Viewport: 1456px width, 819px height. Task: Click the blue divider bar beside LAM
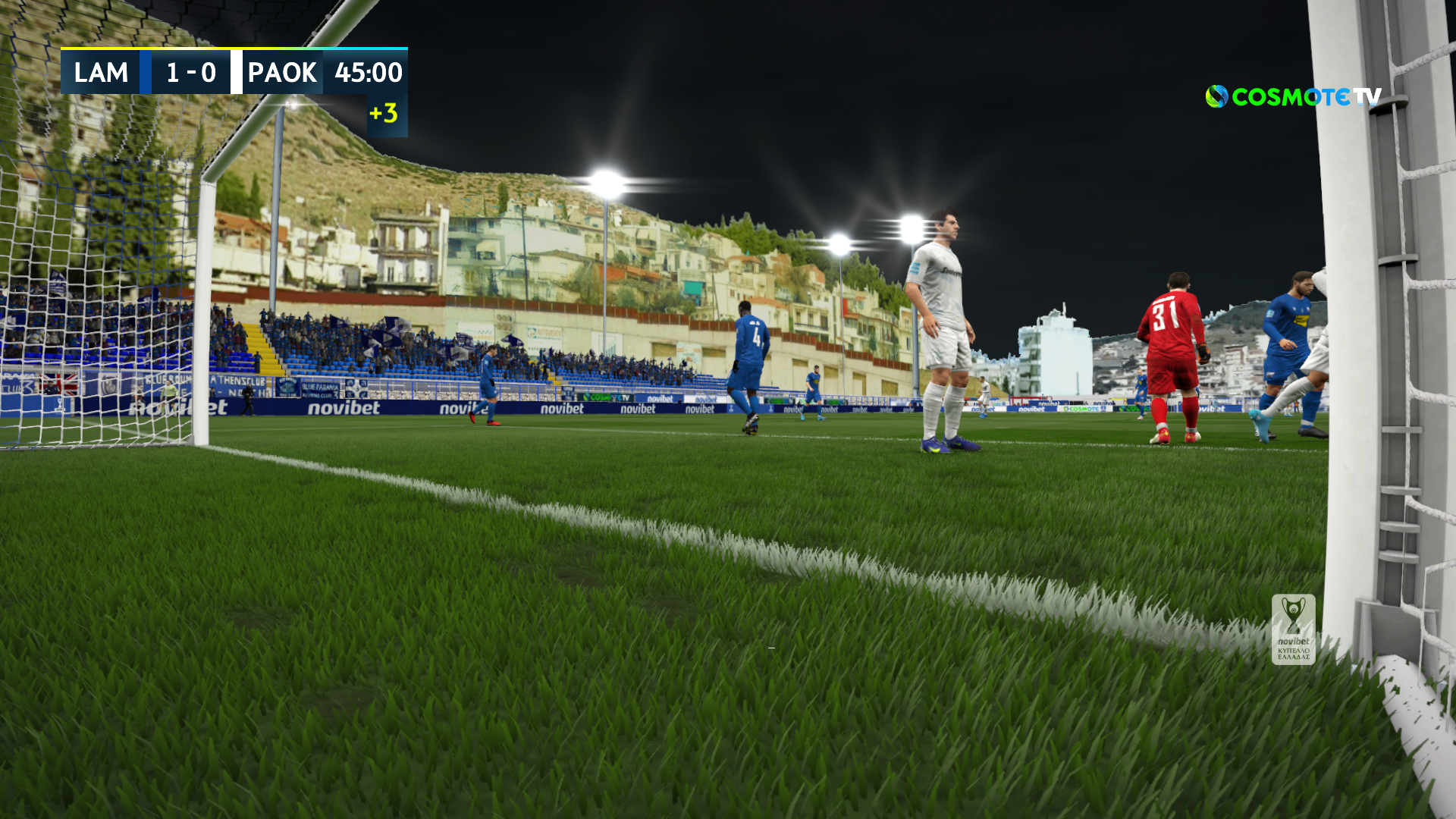pyautogui.click(x=144, y=74)
